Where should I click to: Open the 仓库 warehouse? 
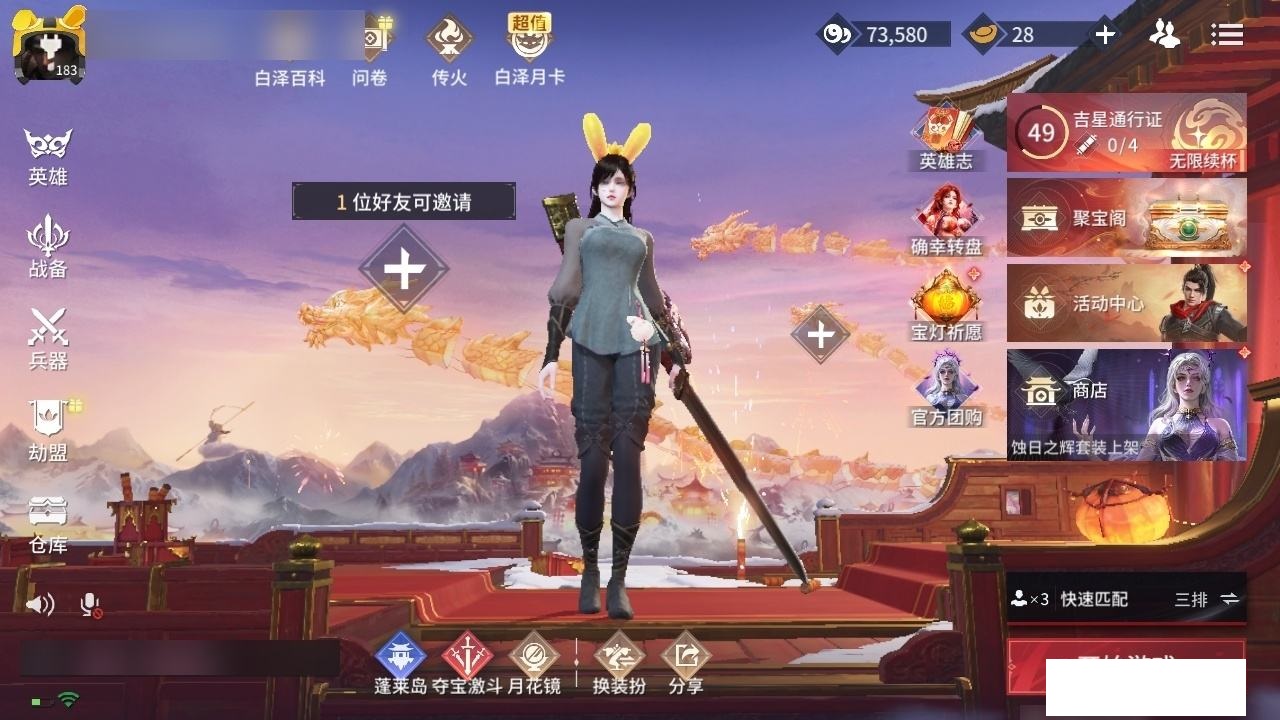[48, 522]
